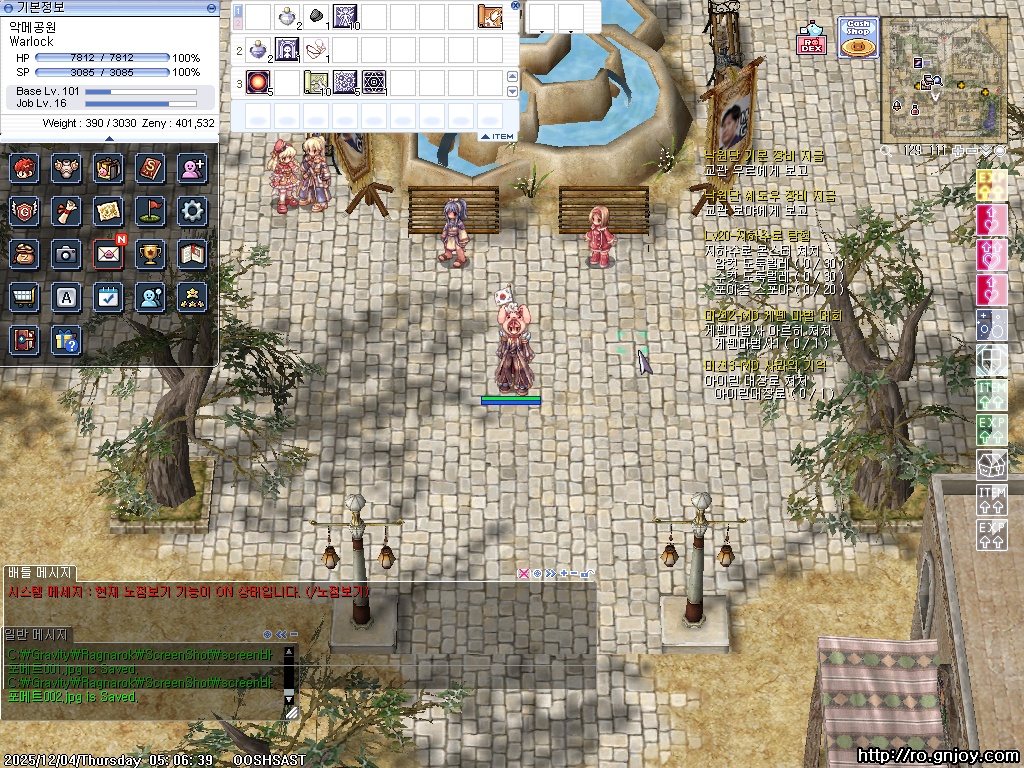Switch to the battle message chat tab
The width and height of the screenshot is (1024, 768).
tap(38, 573)
